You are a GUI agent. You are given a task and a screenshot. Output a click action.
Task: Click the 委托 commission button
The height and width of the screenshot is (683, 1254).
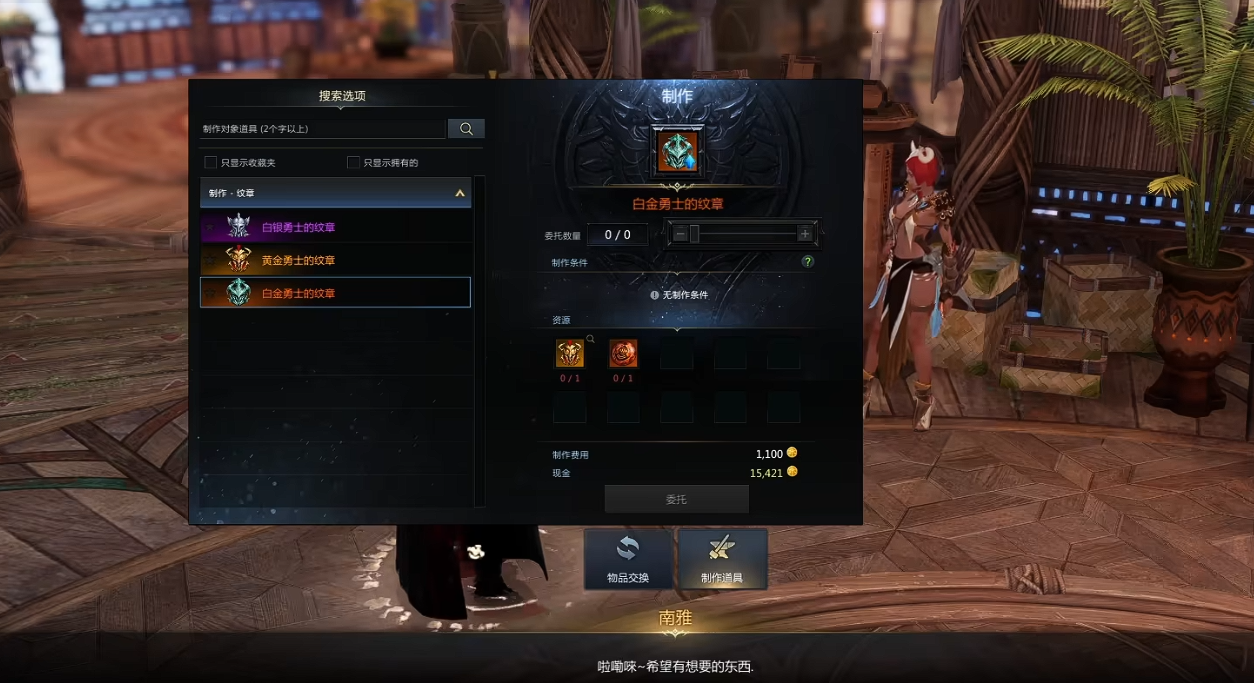point(676,499)
